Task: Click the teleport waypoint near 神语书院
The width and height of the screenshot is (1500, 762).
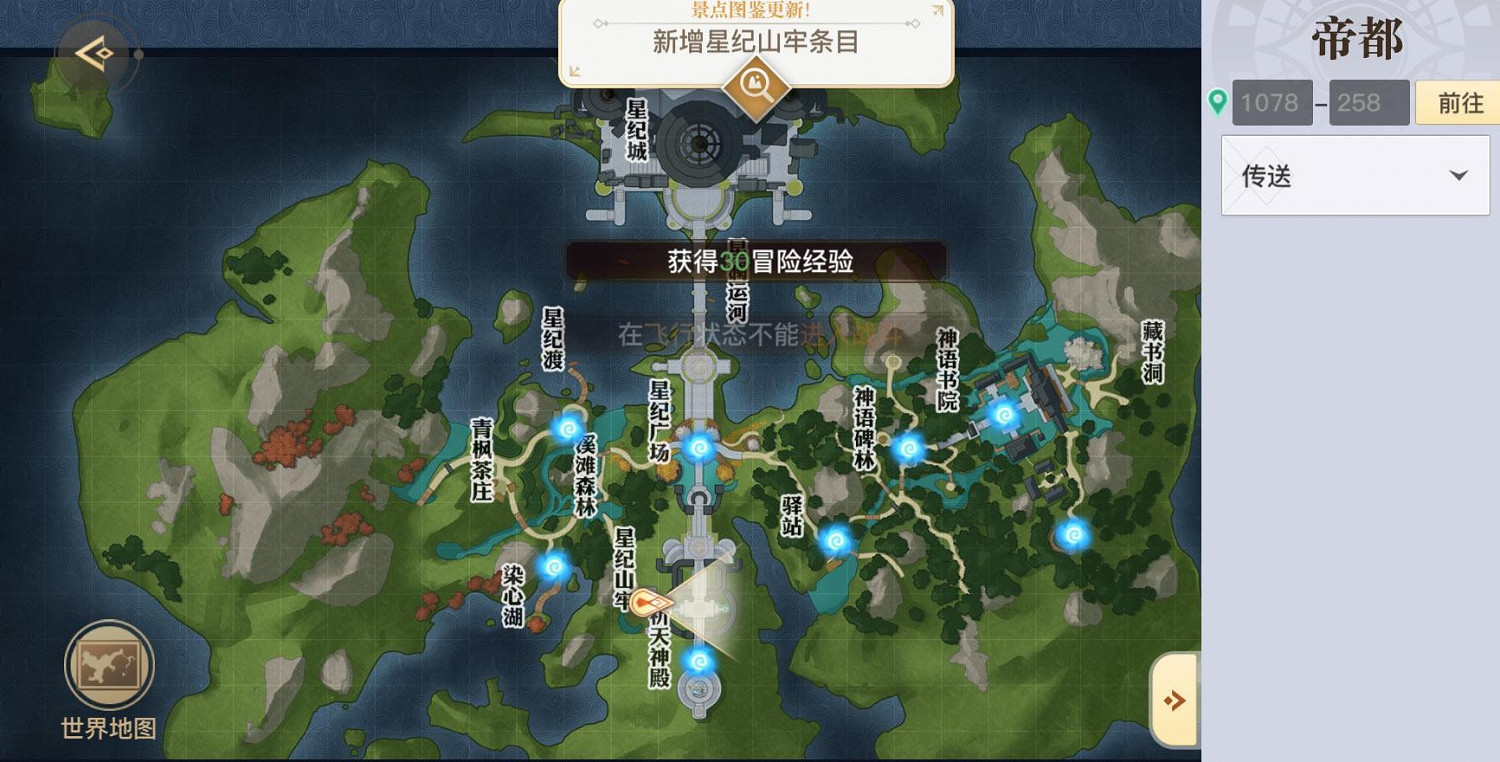Action: click(1005, 413)
